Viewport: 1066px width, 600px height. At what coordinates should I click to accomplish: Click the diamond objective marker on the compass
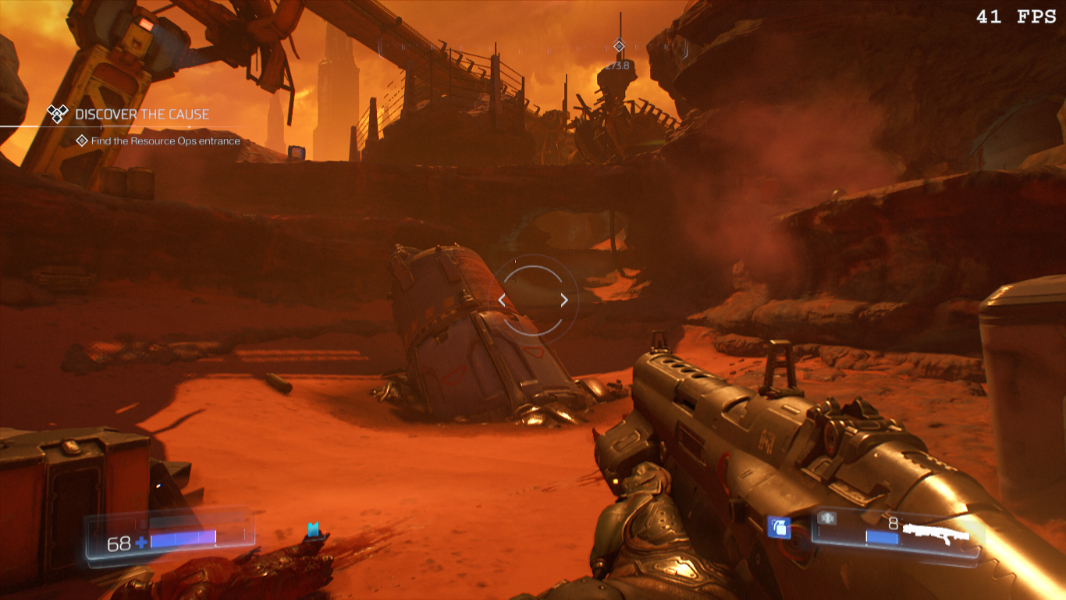[x=619, y=46]
